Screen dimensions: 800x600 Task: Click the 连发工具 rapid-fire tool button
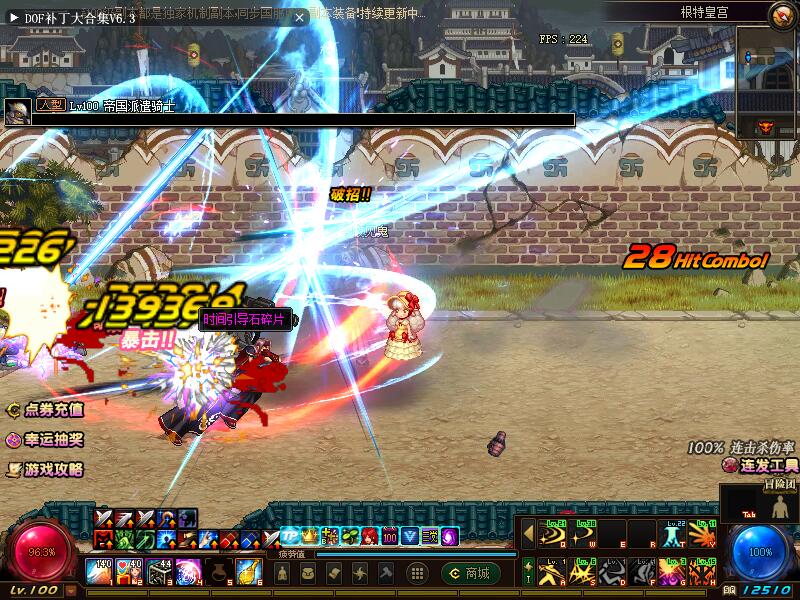(x=761, y=466)
